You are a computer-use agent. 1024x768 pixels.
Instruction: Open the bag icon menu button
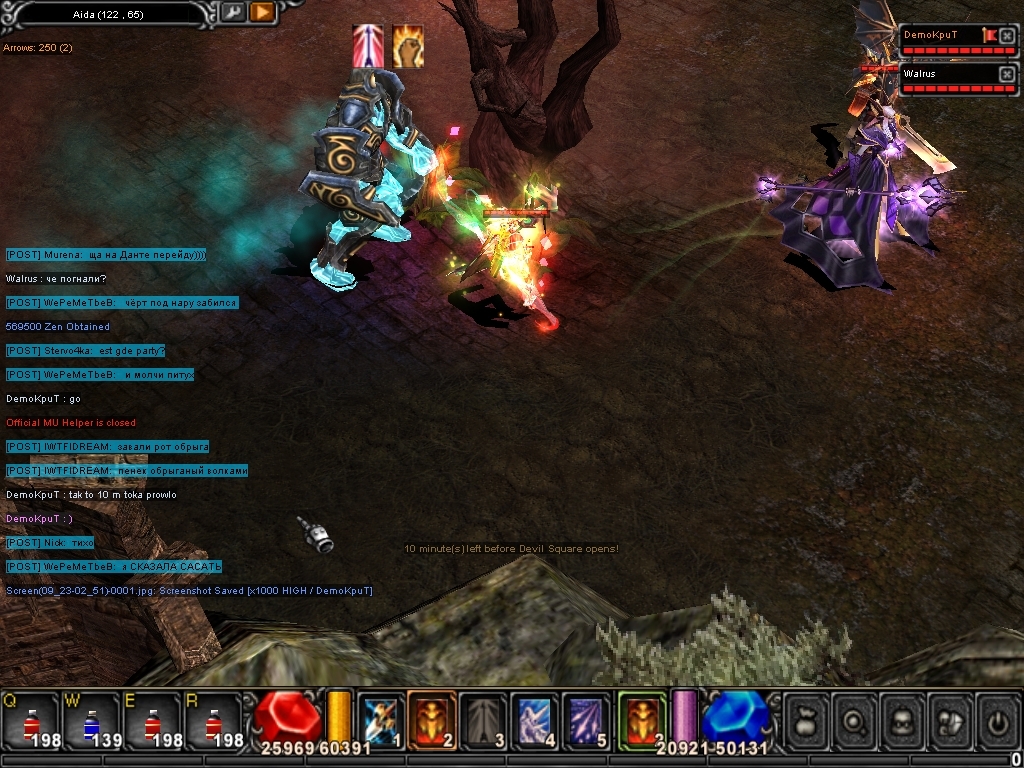click(x=806, y=720)
